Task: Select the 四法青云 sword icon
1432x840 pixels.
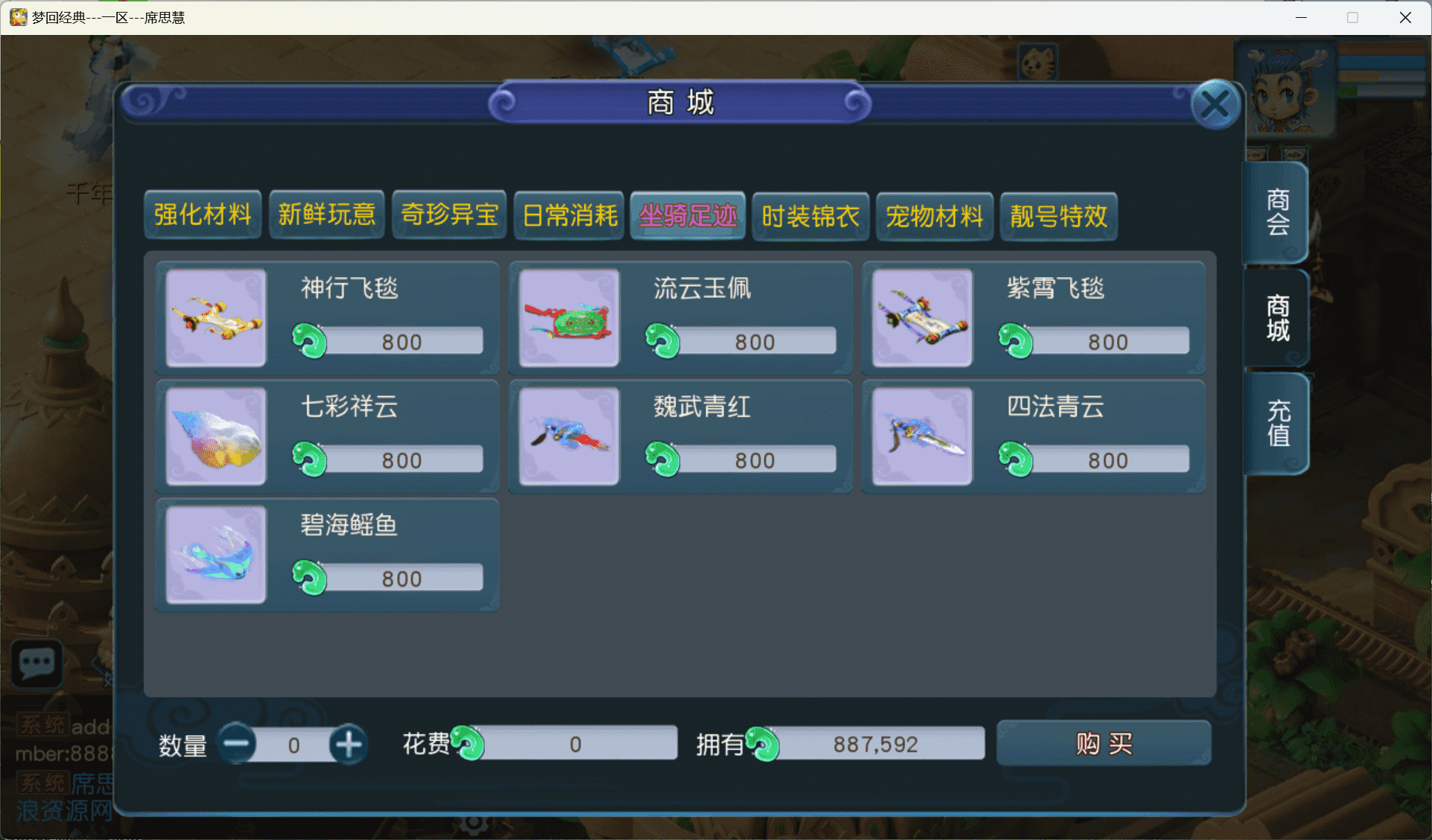Action: click(x=922, y=436)
